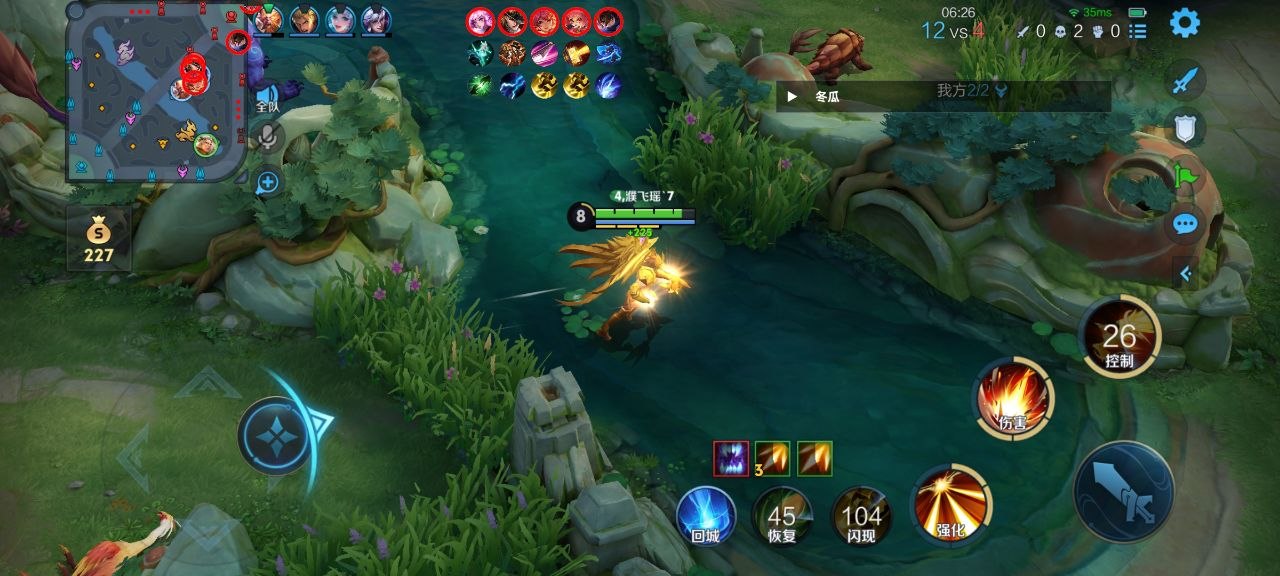Image resolution: width=1280 pixels, height=576 pixels.
Task: Cast the 伤害 fire skill
Action: [x=1012, y=399]
